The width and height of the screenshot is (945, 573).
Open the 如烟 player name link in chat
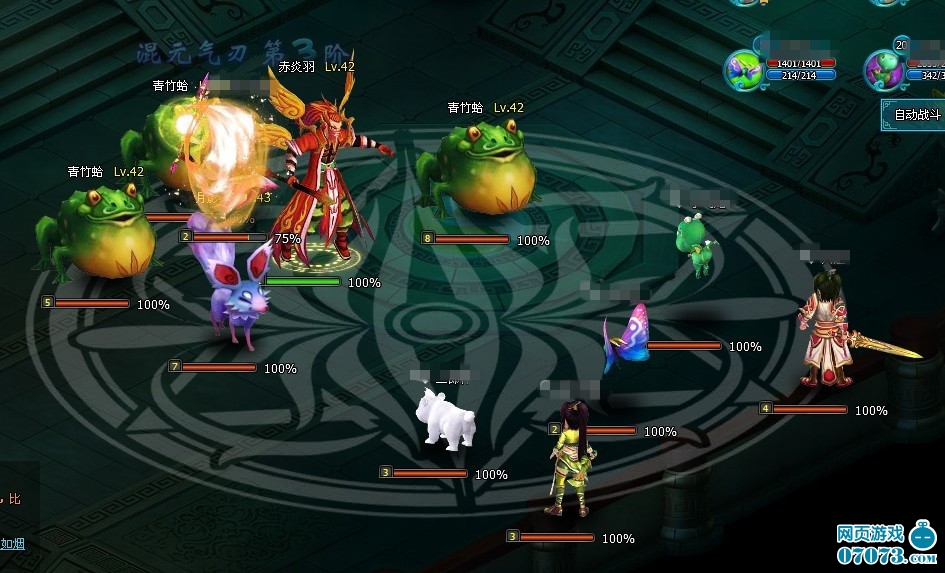(13, 544)
